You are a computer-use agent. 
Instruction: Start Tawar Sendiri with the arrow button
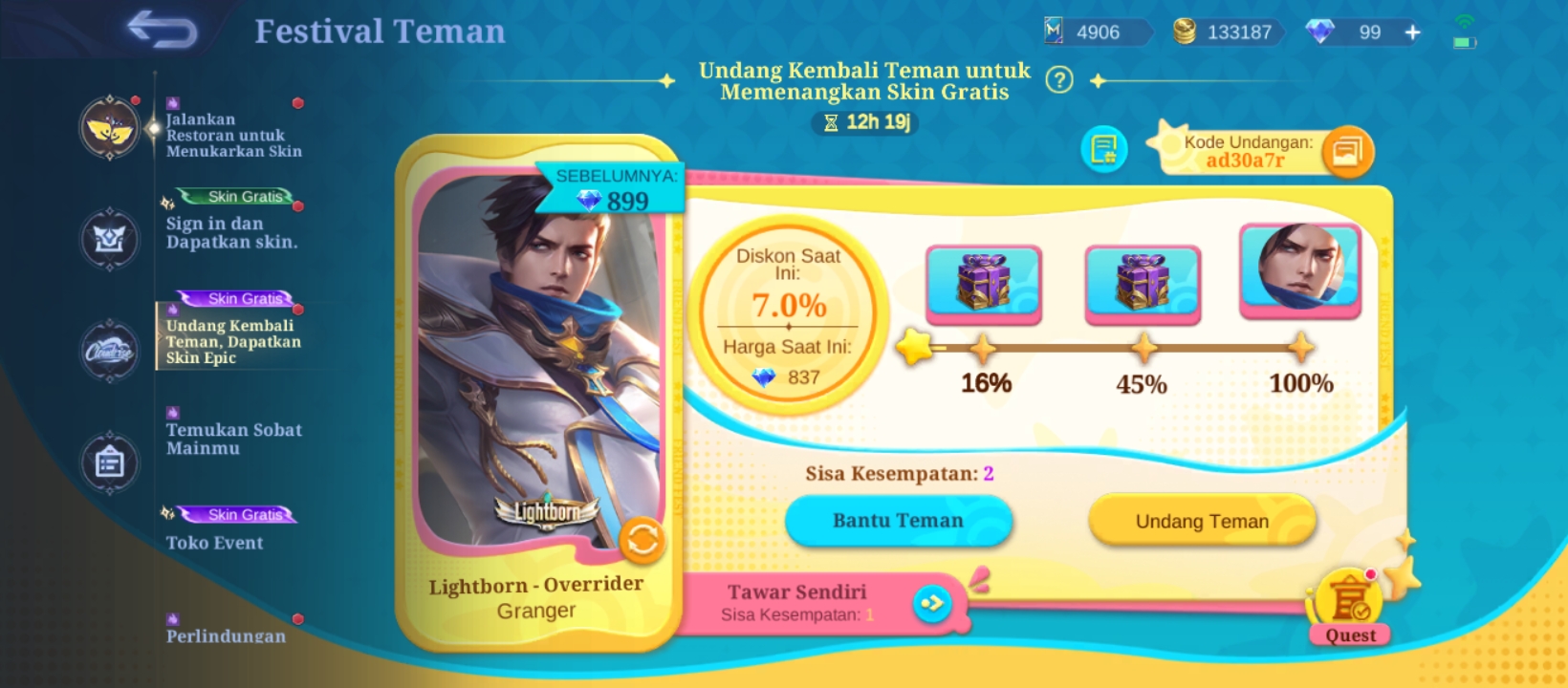click(932, 603)
